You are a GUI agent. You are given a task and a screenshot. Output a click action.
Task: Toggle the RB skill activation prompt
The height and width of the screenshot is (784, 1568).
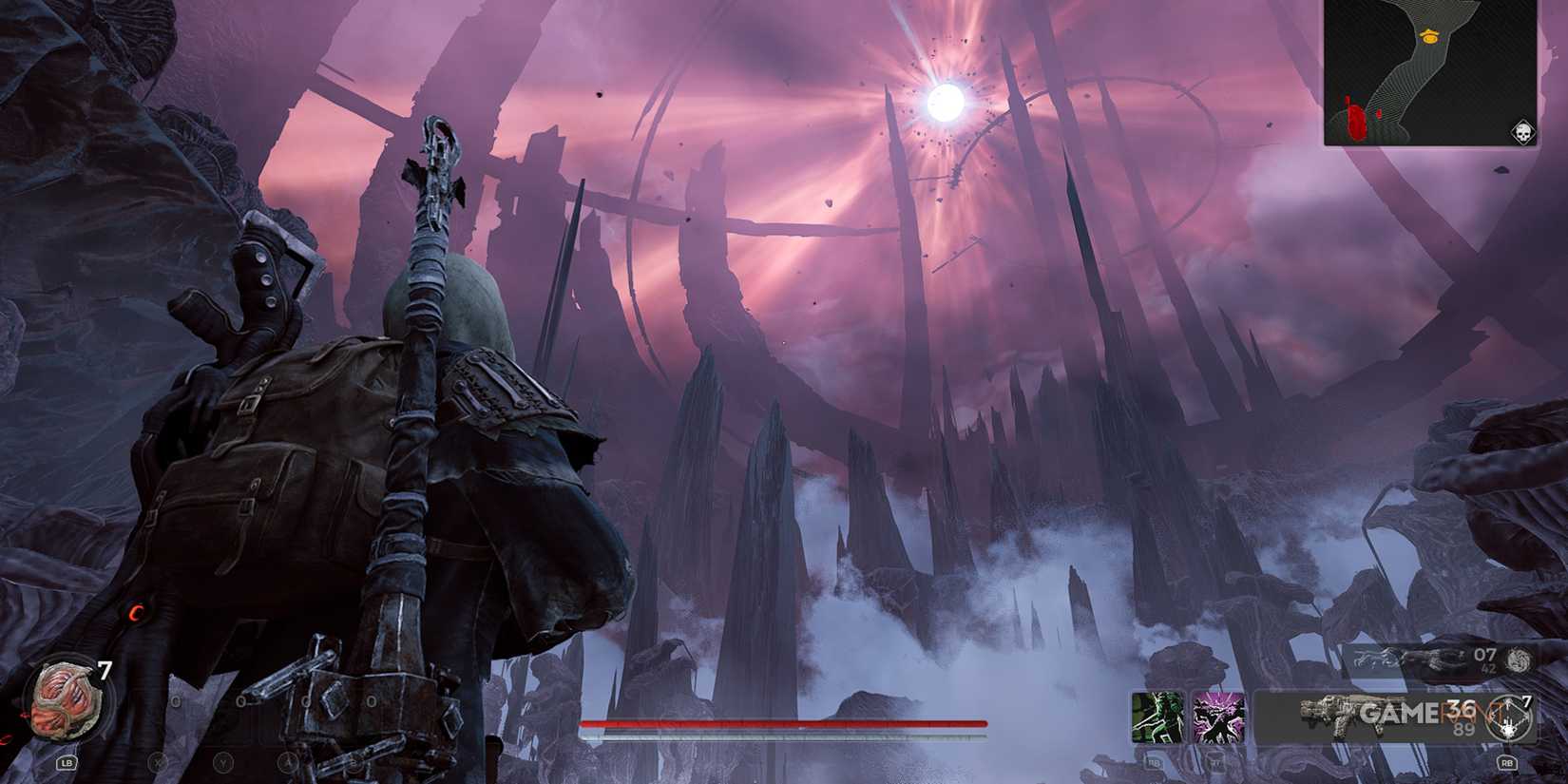point(1153,764)
